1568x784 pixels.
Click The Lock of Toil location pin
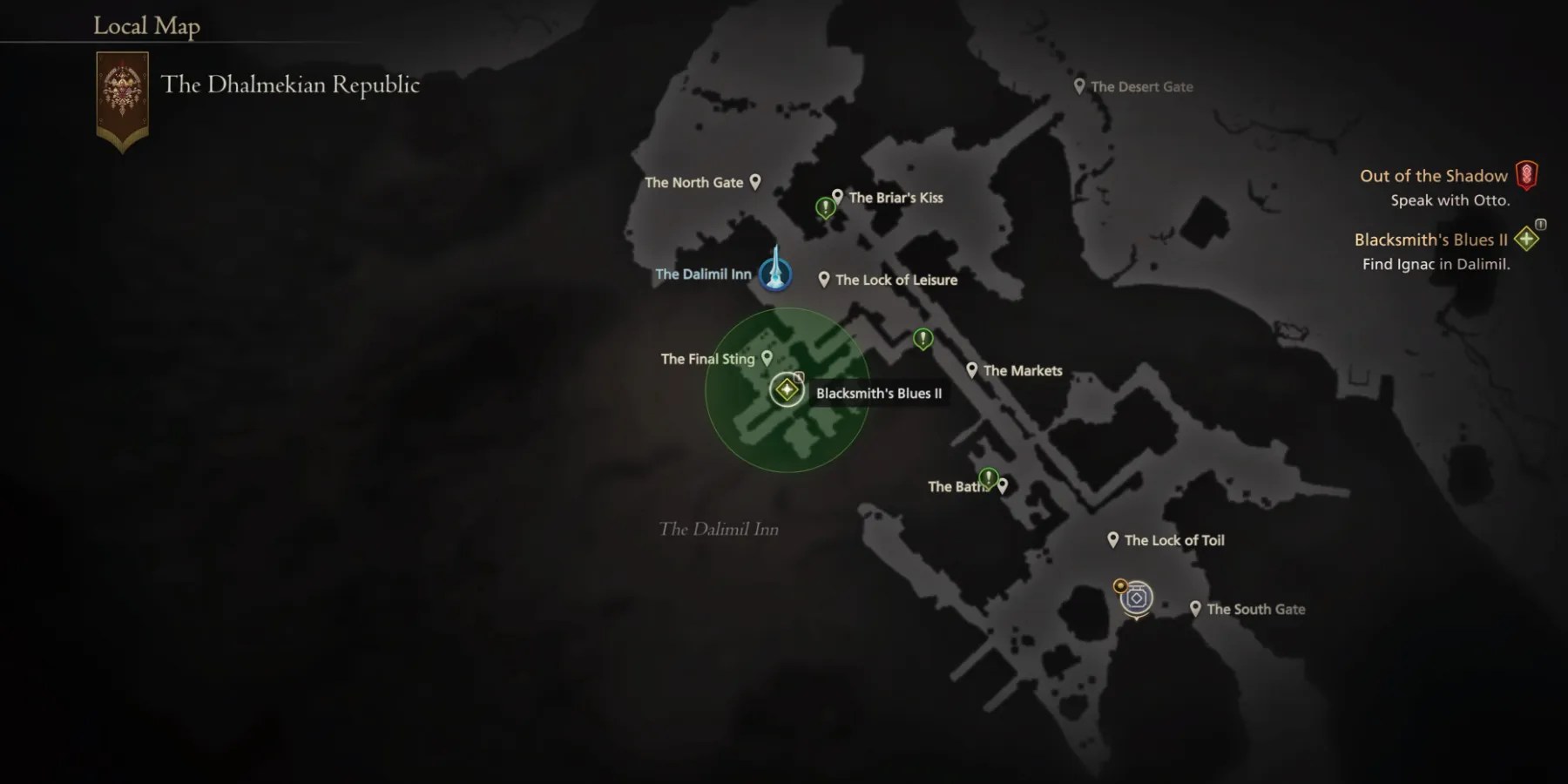point(1112,538)
